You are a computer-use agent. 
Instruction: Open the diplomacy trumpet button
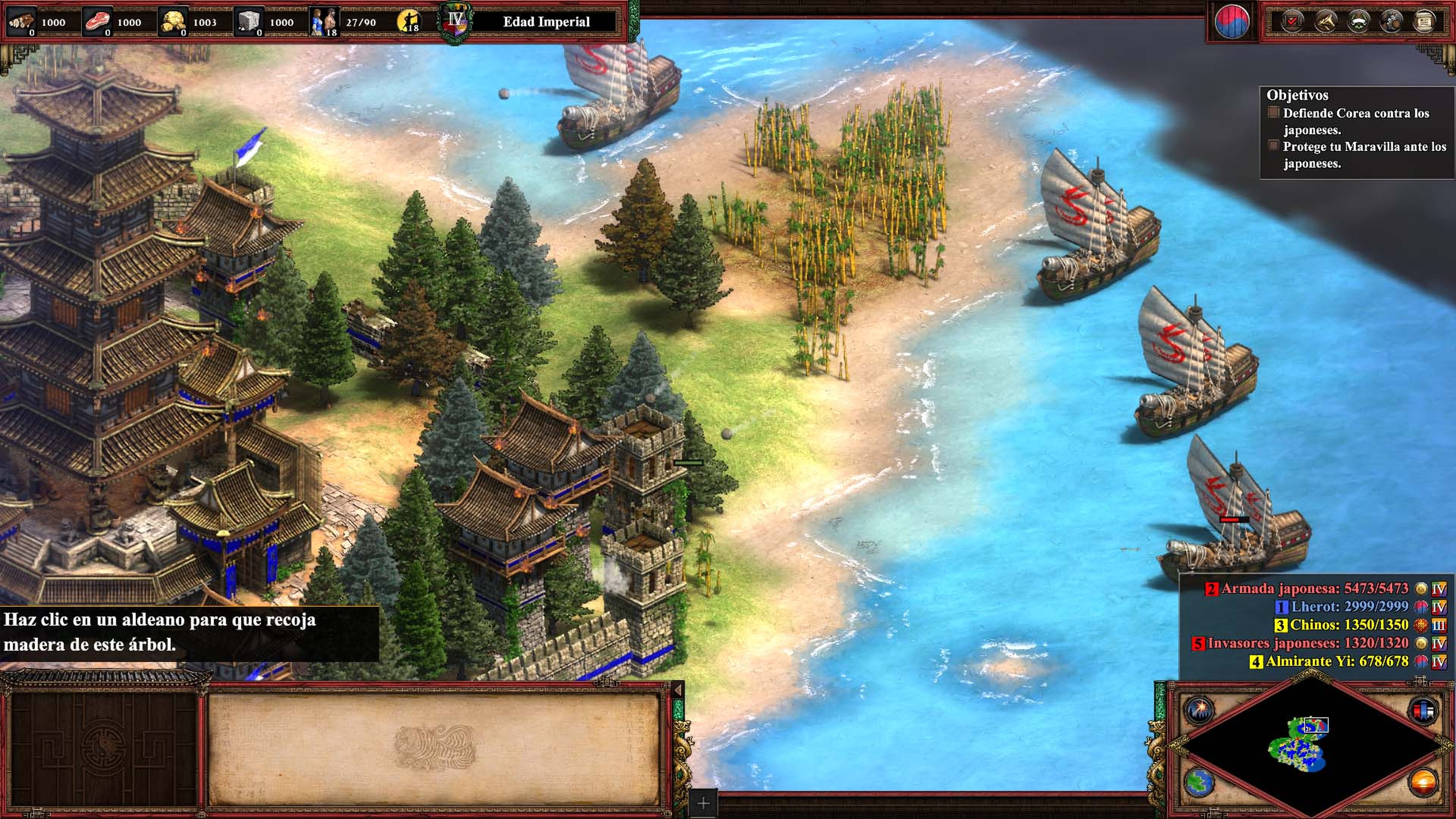[x=1326, y=22]
